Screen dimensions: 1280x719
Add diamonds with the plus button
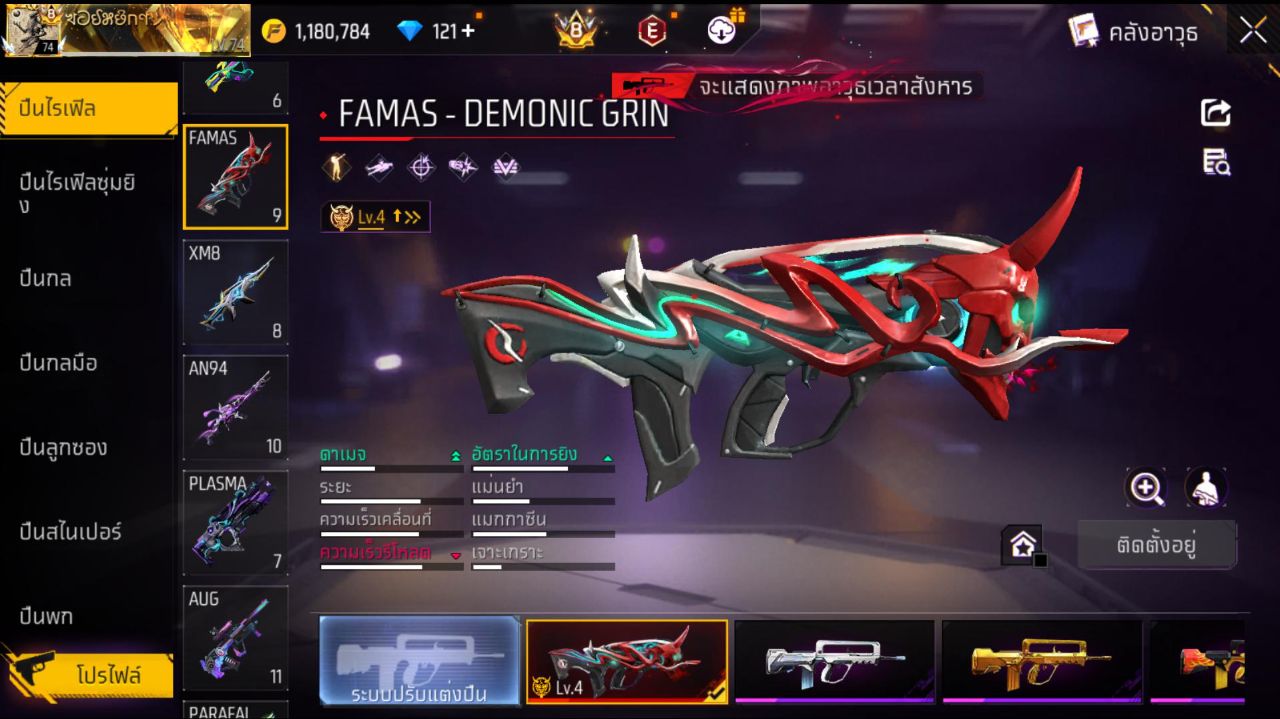[x=467, y=31]
